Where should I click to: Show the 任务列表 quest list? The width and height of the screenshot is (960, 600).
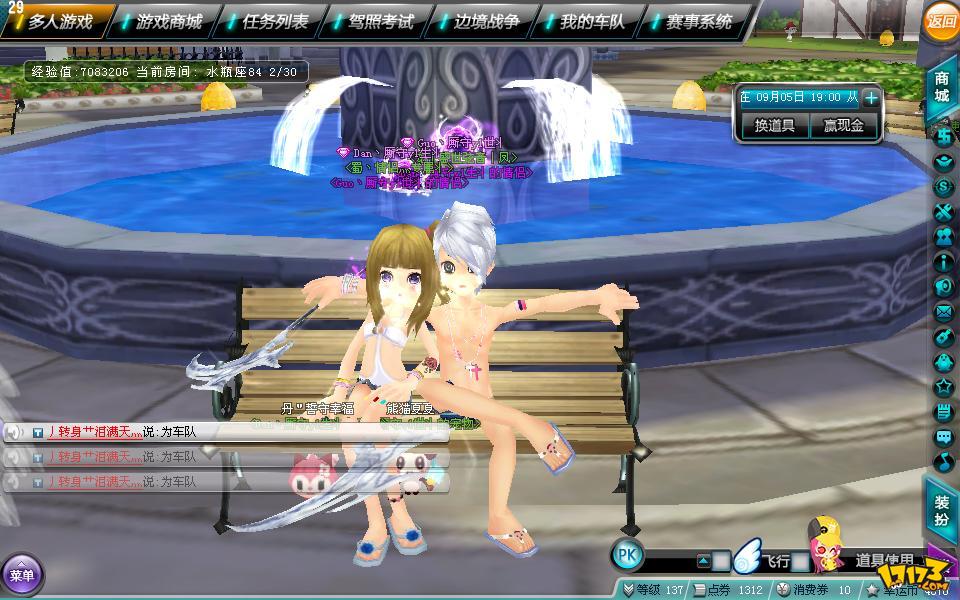point(275,20)
